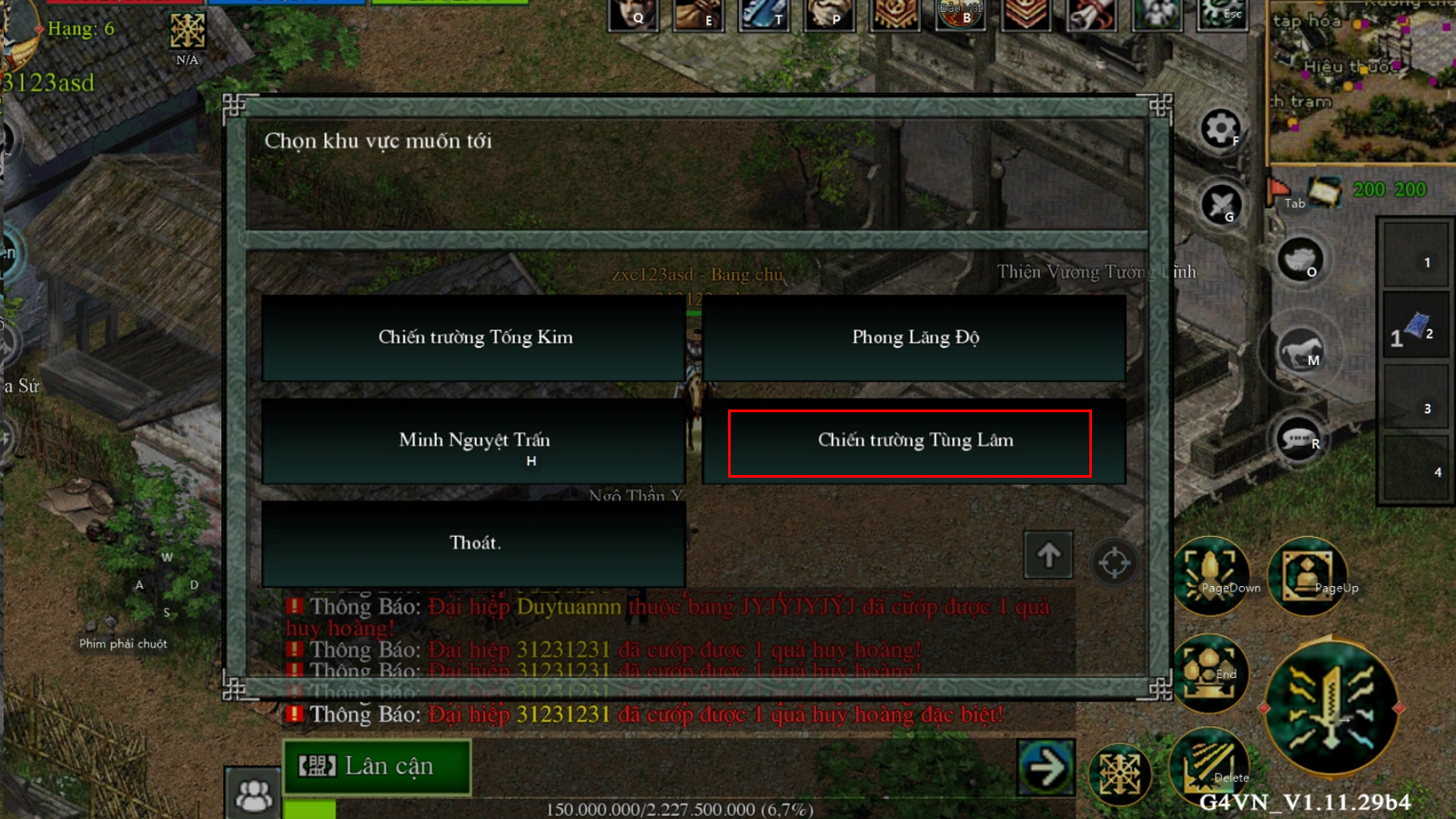The image size is (1456, 819).
Task: Activate the main sword attack skill
Action: click(x=1330, y=707)
